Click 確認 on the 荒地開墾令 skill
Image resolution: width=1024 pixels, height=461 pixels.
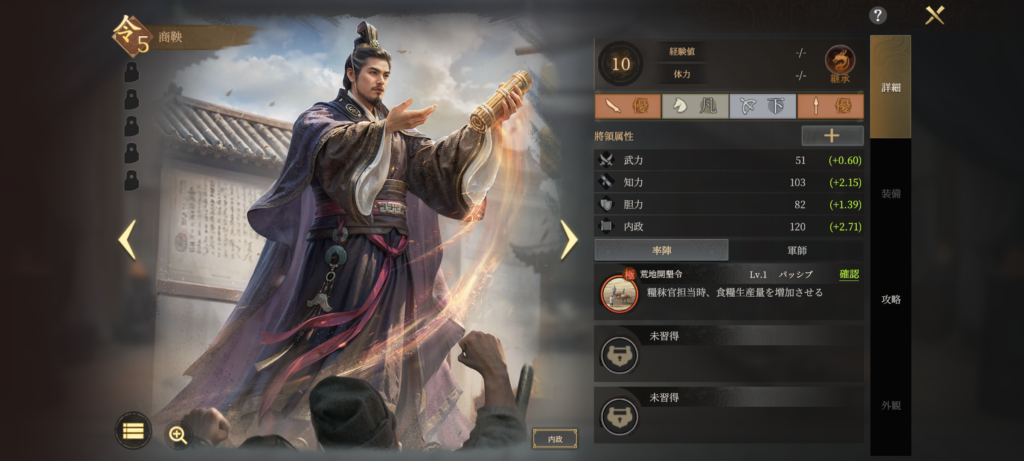(x=849, y=274)
